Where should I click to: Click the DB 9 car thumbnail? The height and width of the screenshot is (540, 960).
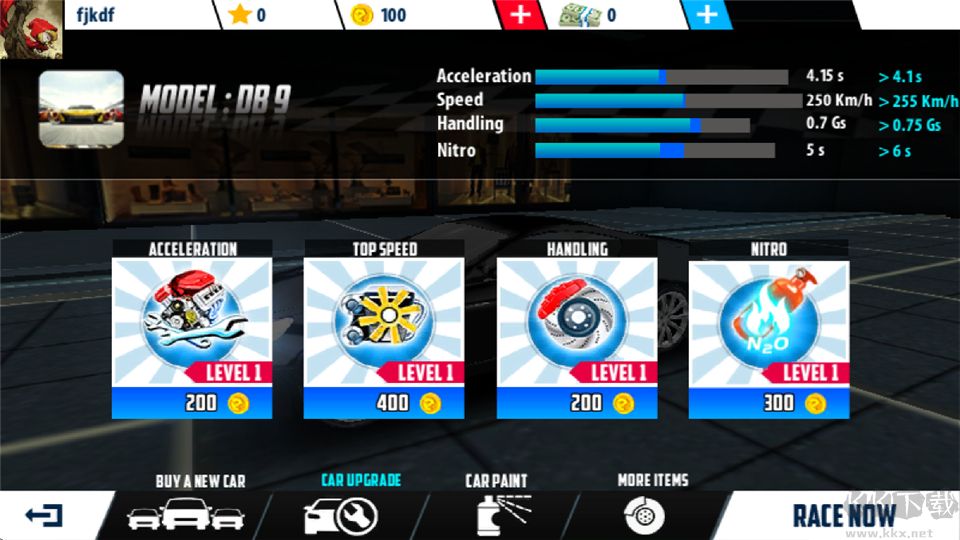pos(81,109)
